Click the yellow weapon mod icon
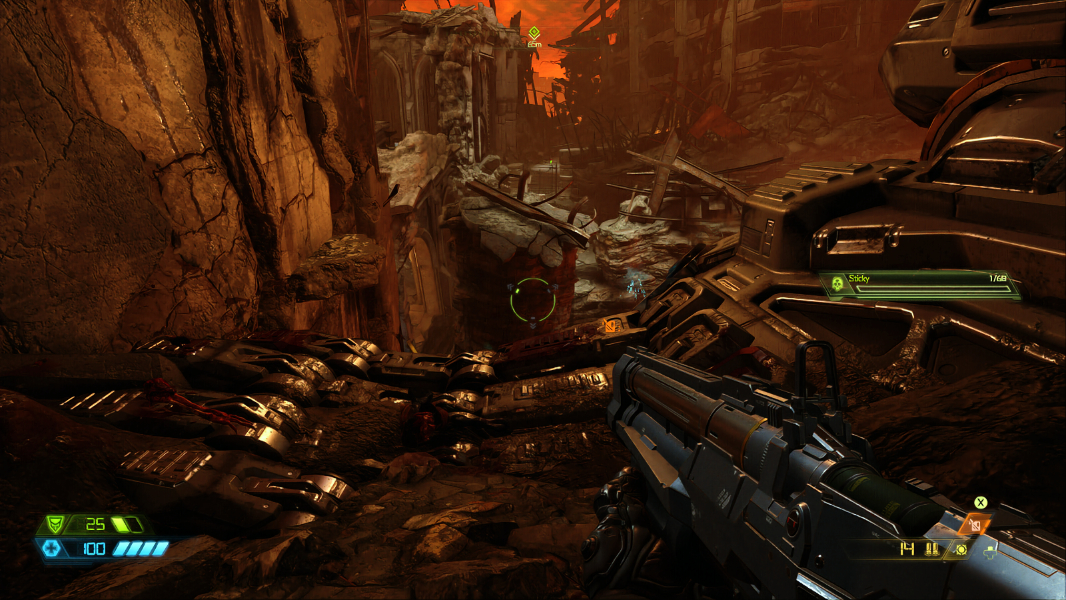The image size is (1066, 600). [x=962, y=549]
